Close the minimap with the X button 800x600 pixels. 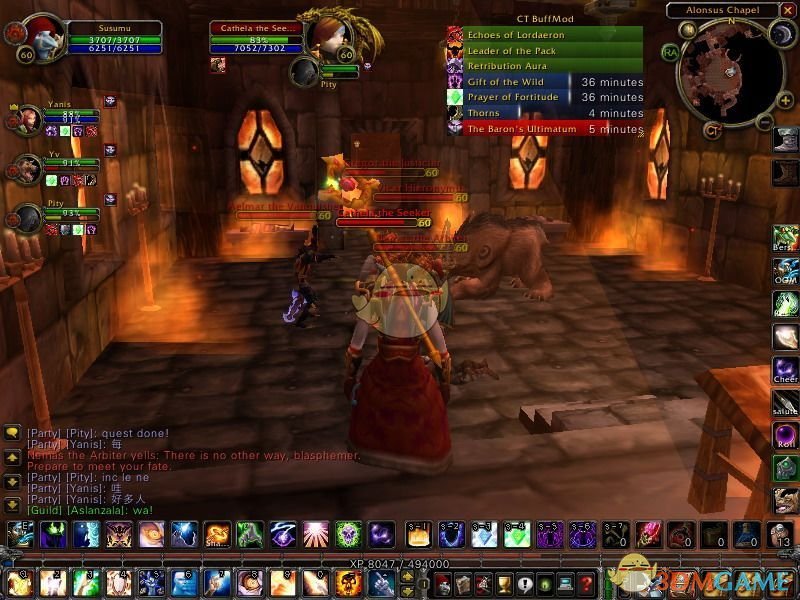(x=788, y=9)
